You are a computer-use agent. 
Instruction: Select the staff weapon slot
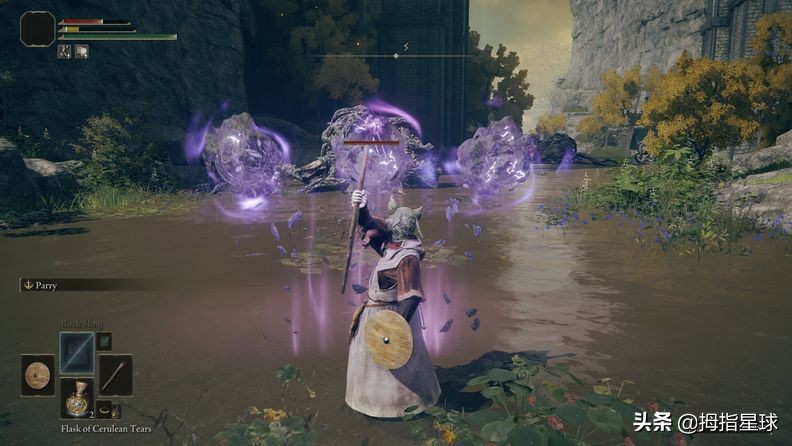point(115,375)
